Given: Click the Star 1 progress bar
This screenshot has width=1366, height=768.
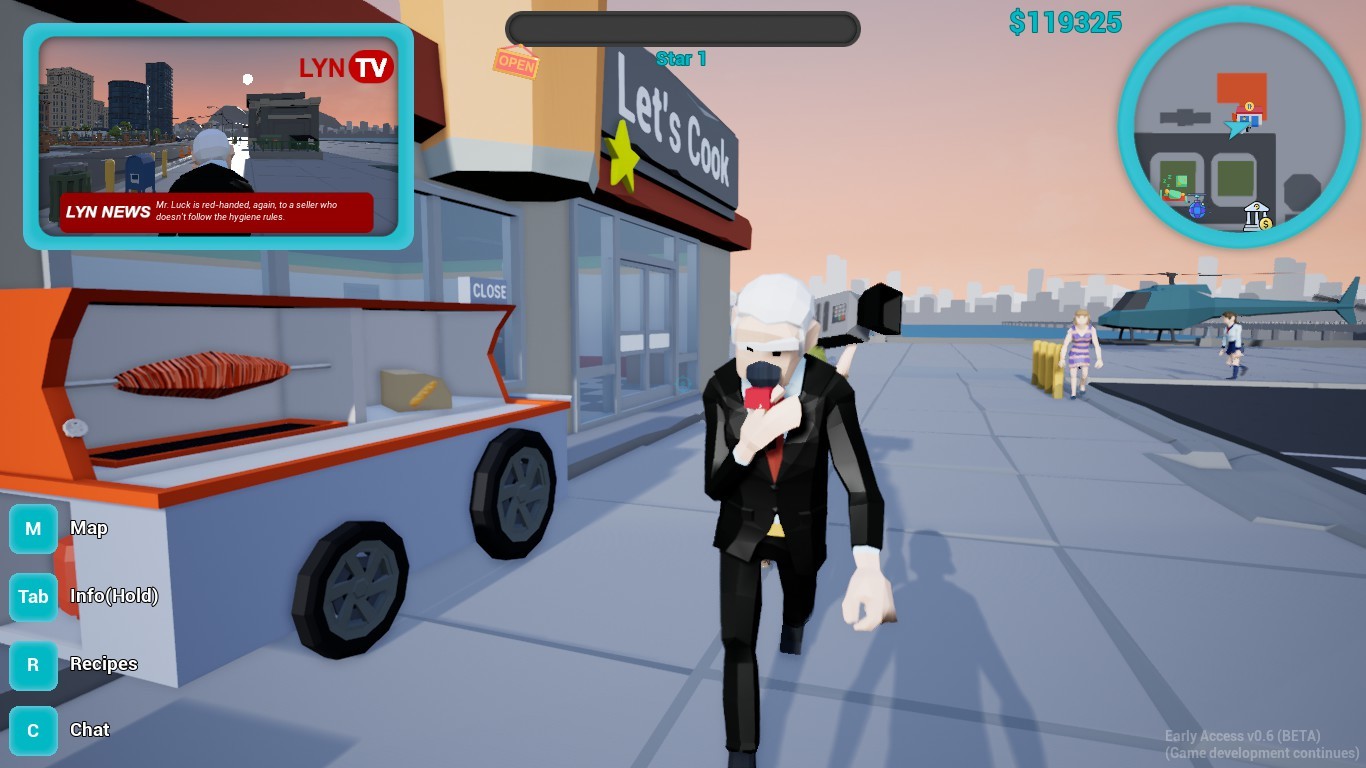Looking at the screenshot, I should (x=681, y=29).
